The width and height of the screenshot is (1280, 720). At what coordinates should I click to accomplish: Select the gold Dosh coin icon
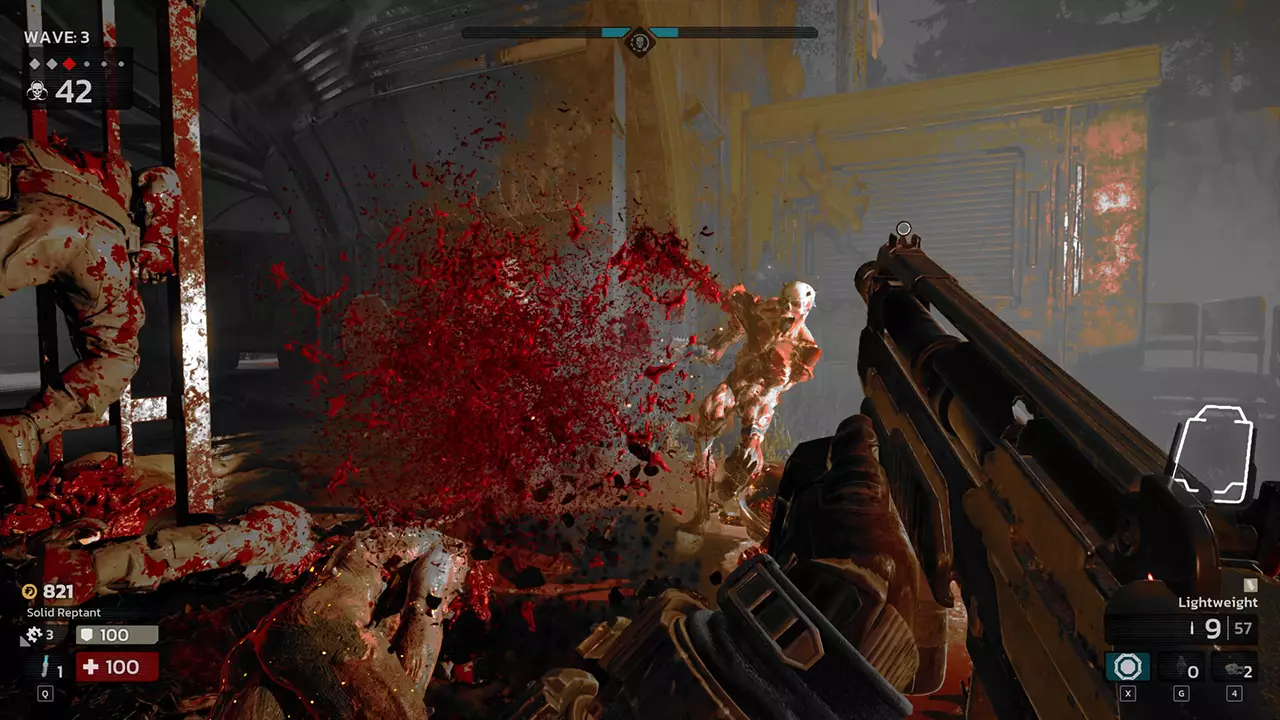tap(31, 591)
